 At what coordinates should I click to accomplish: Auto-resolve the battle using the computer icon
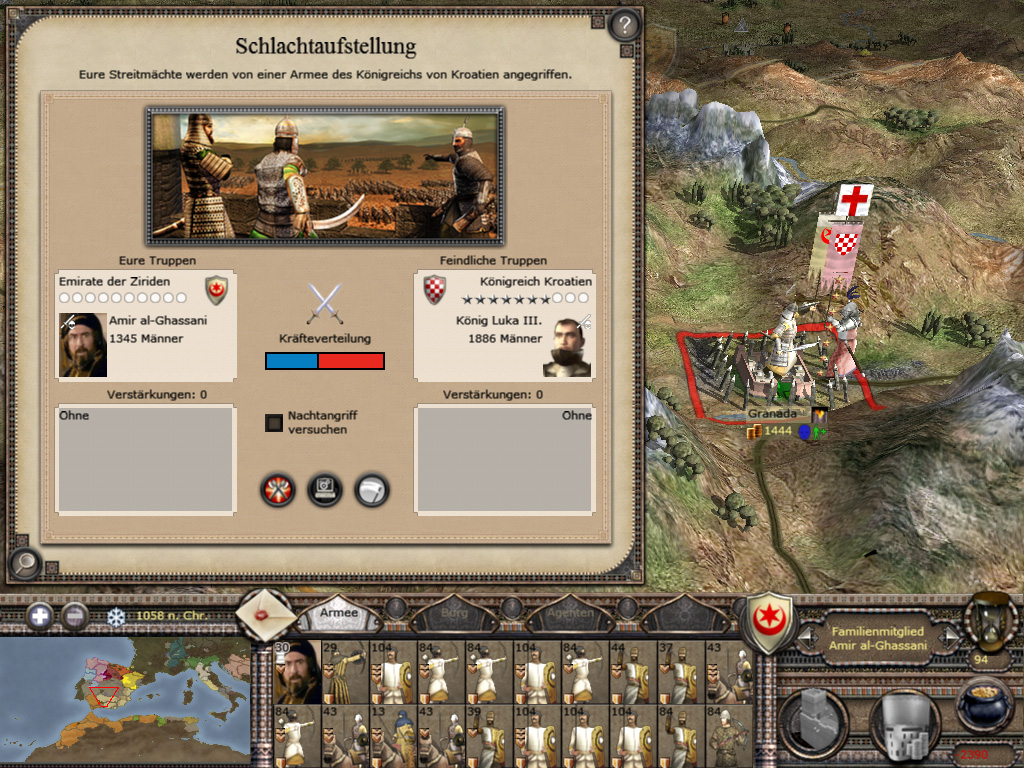pos(325,490)
